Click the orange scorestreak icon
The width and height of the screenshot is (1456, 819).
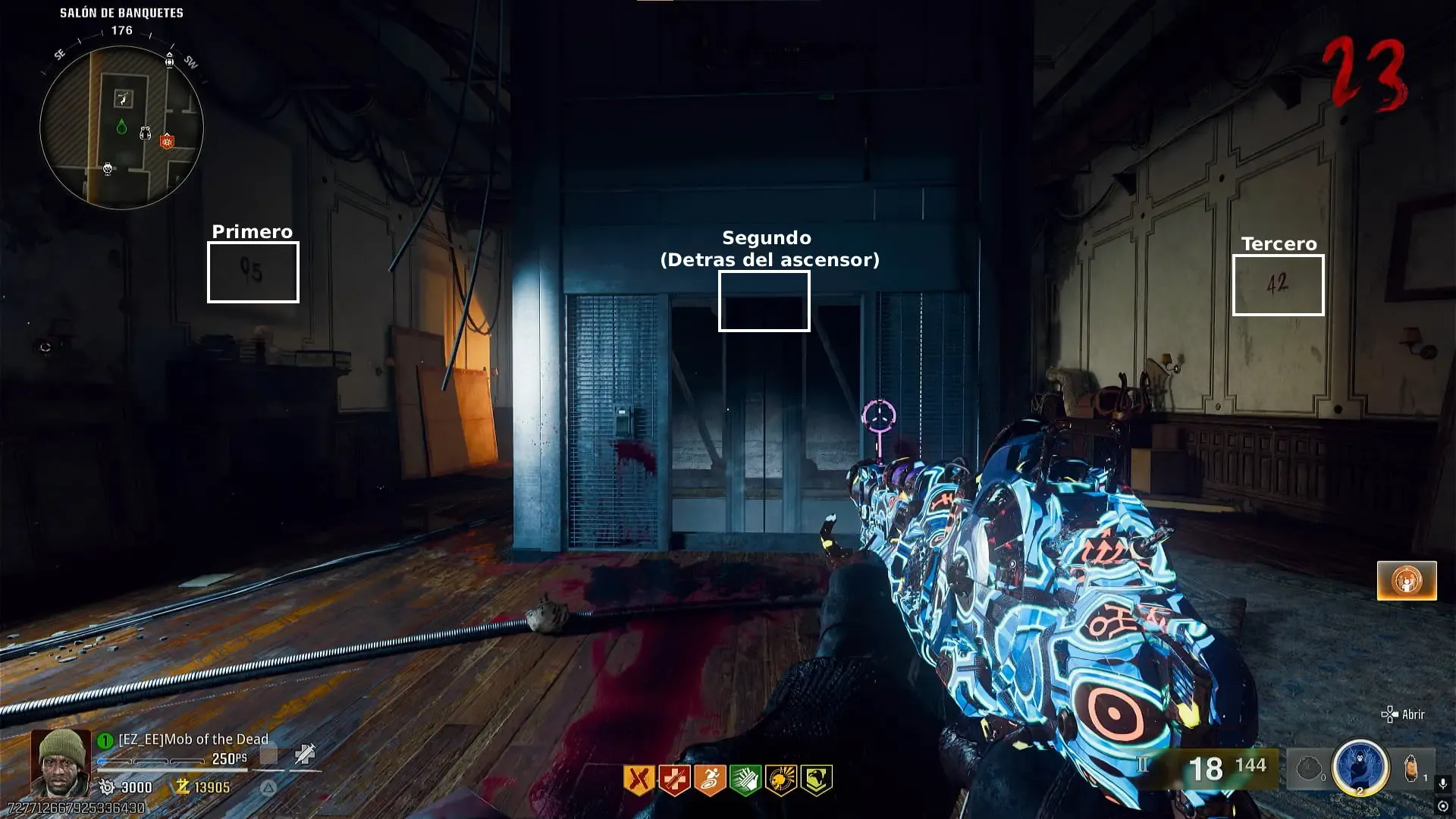coord(1407,581)
